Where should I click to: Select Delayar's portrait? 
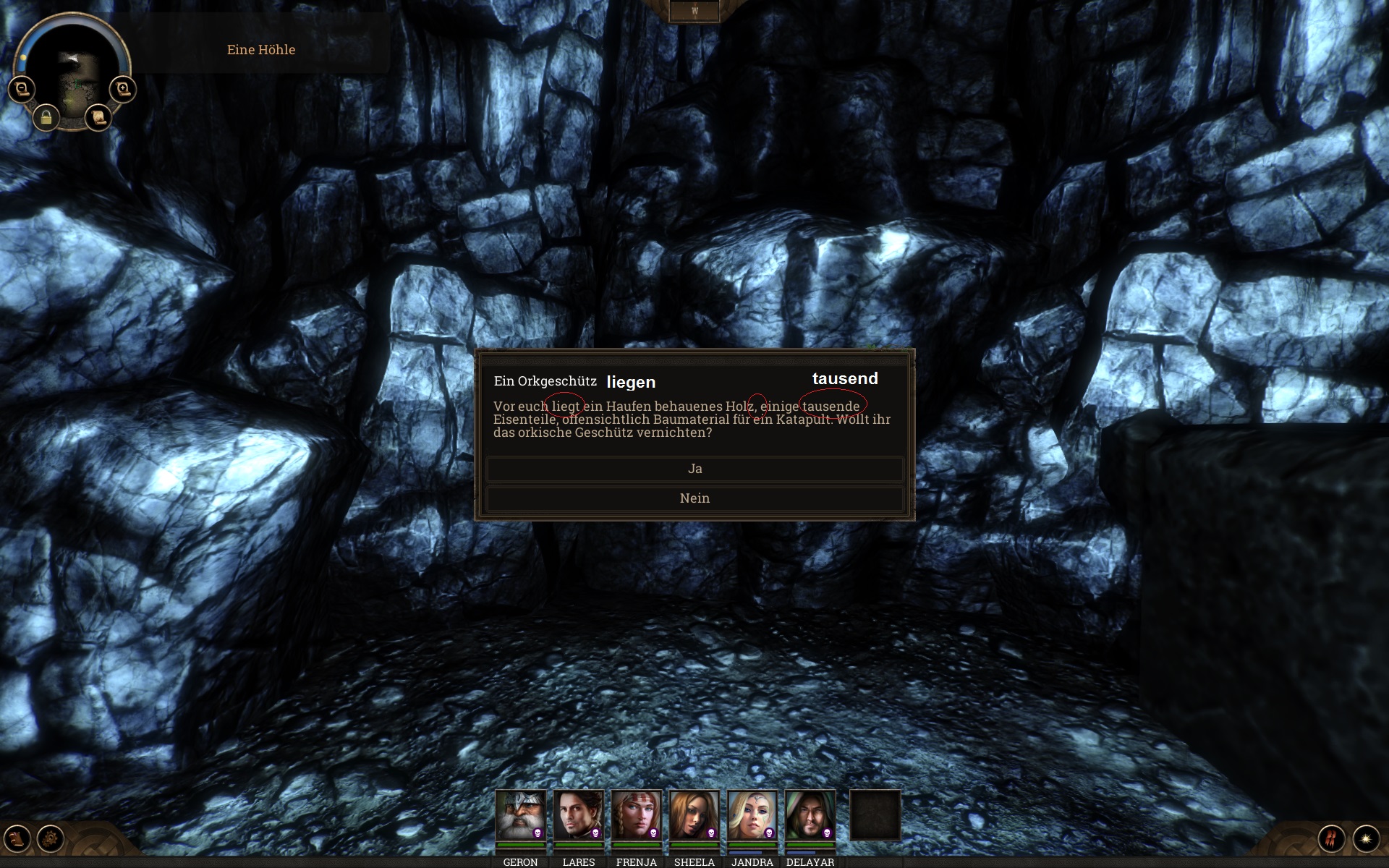[810, 815]
